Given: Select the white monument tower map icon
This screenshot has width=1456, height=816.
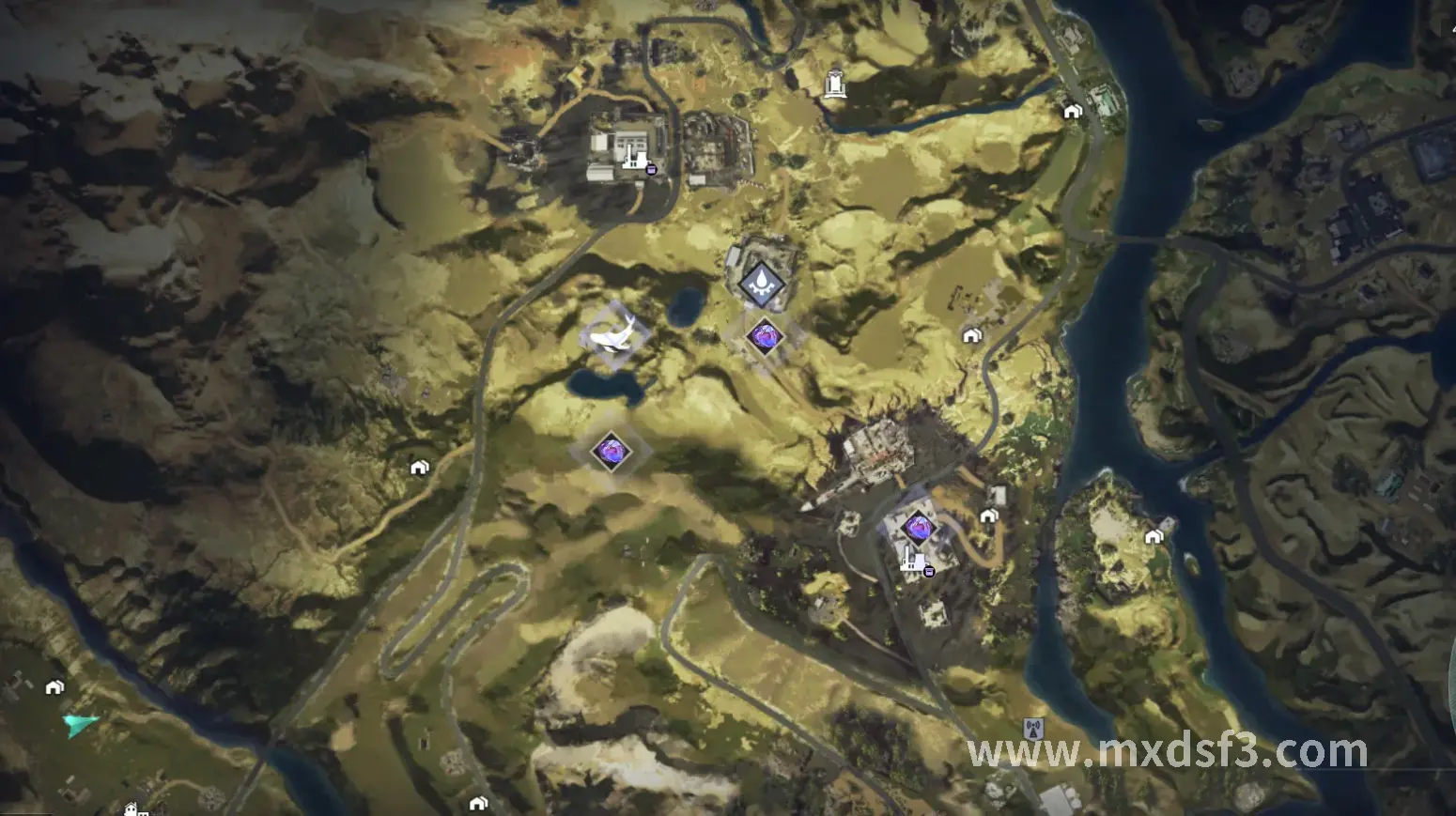Looking at the screenshot, I should click(x=834, y=84).
